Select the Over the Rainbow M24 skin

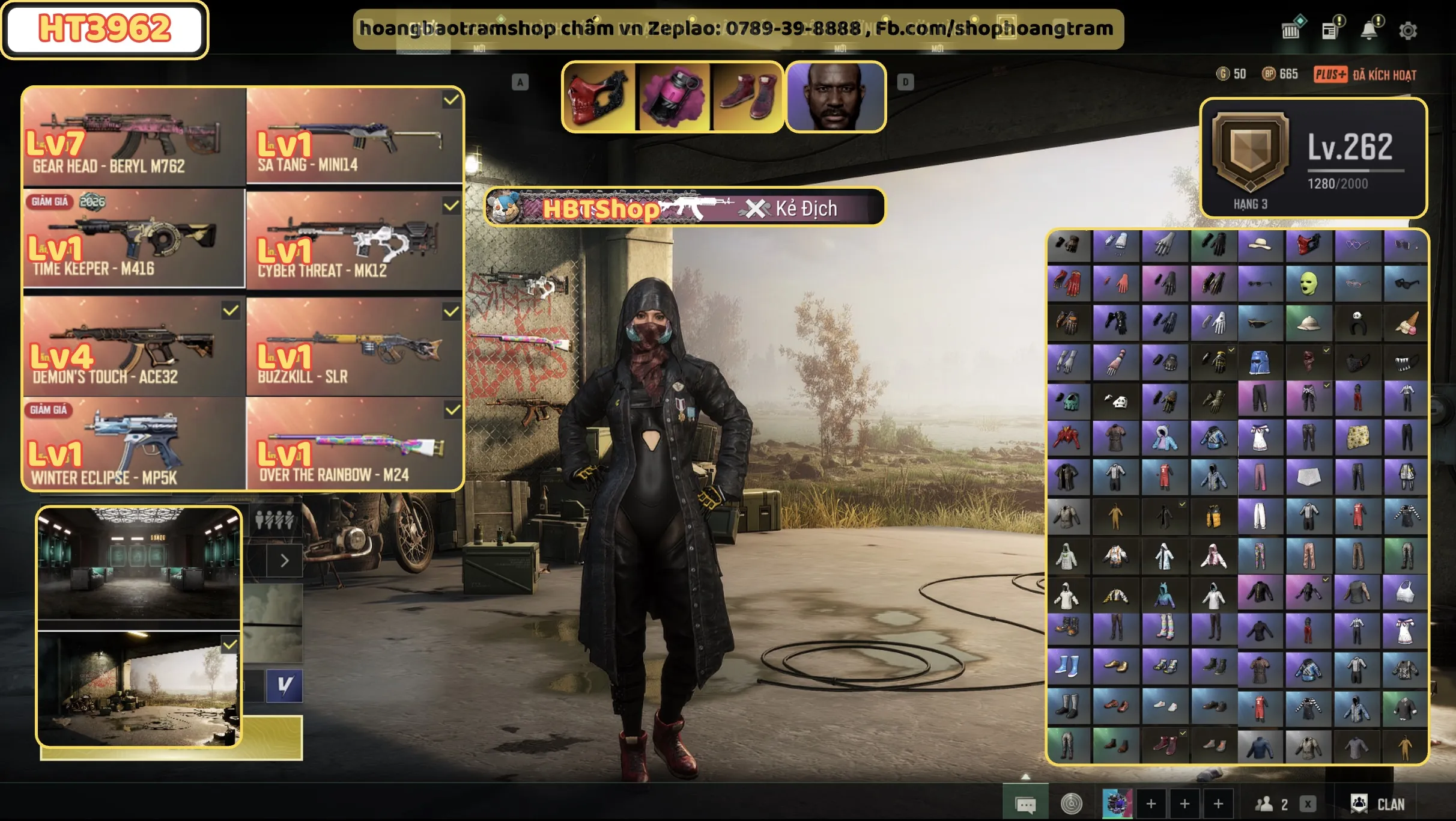coord(354,444)
